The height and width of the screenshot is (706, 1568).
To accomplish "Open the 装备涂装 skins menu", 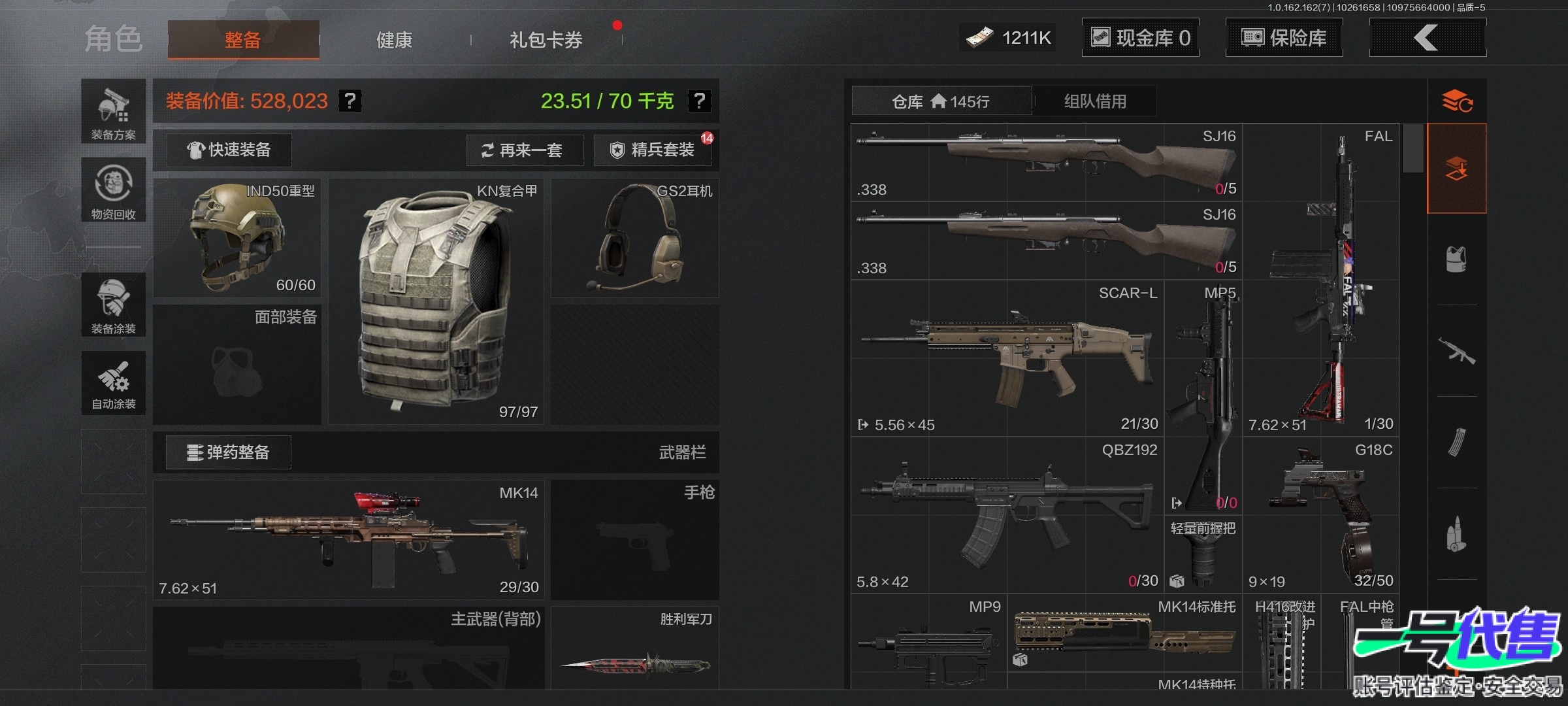I will point(114,305).
